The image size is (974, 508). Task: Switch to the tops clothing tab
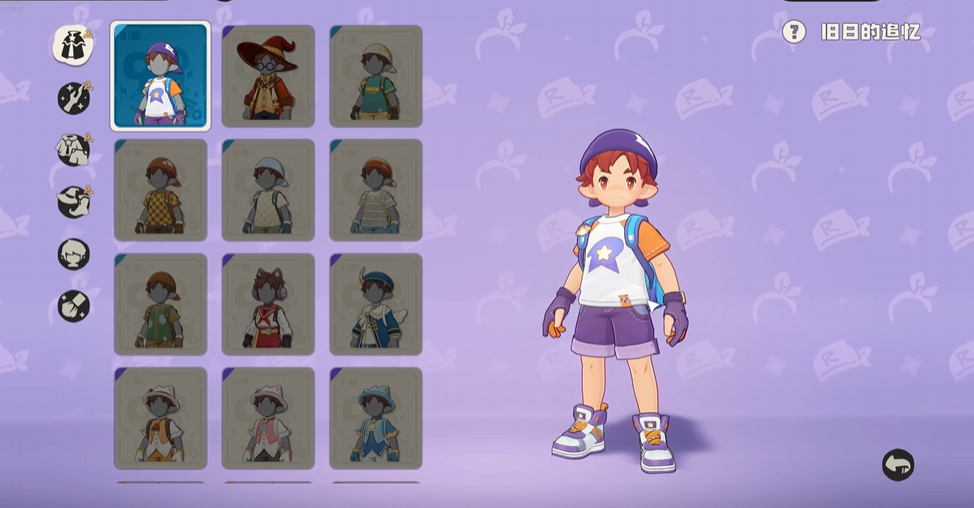(x=73, y=149)
